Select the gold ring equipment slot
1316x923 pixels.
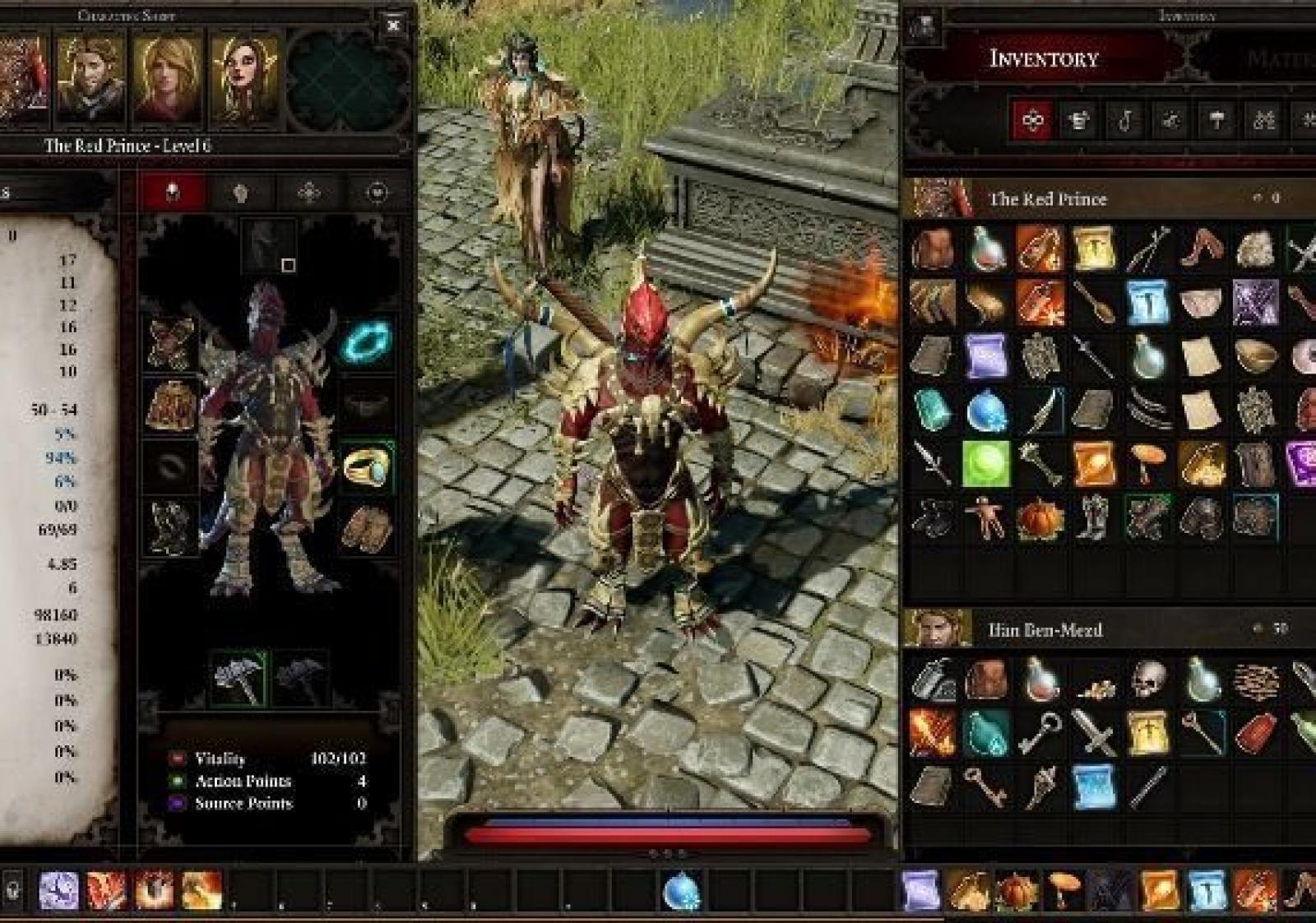[366, 466]
